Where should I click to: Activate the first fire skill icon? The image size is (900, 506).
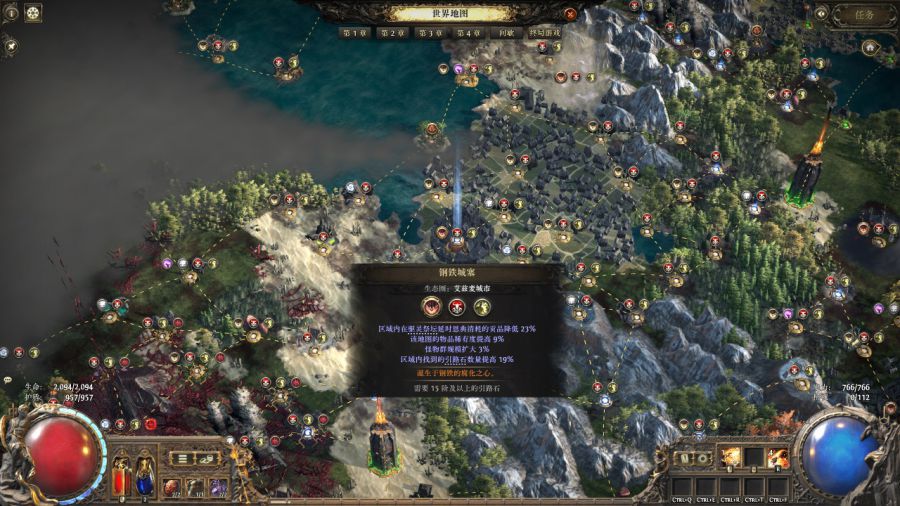point(731,458)
